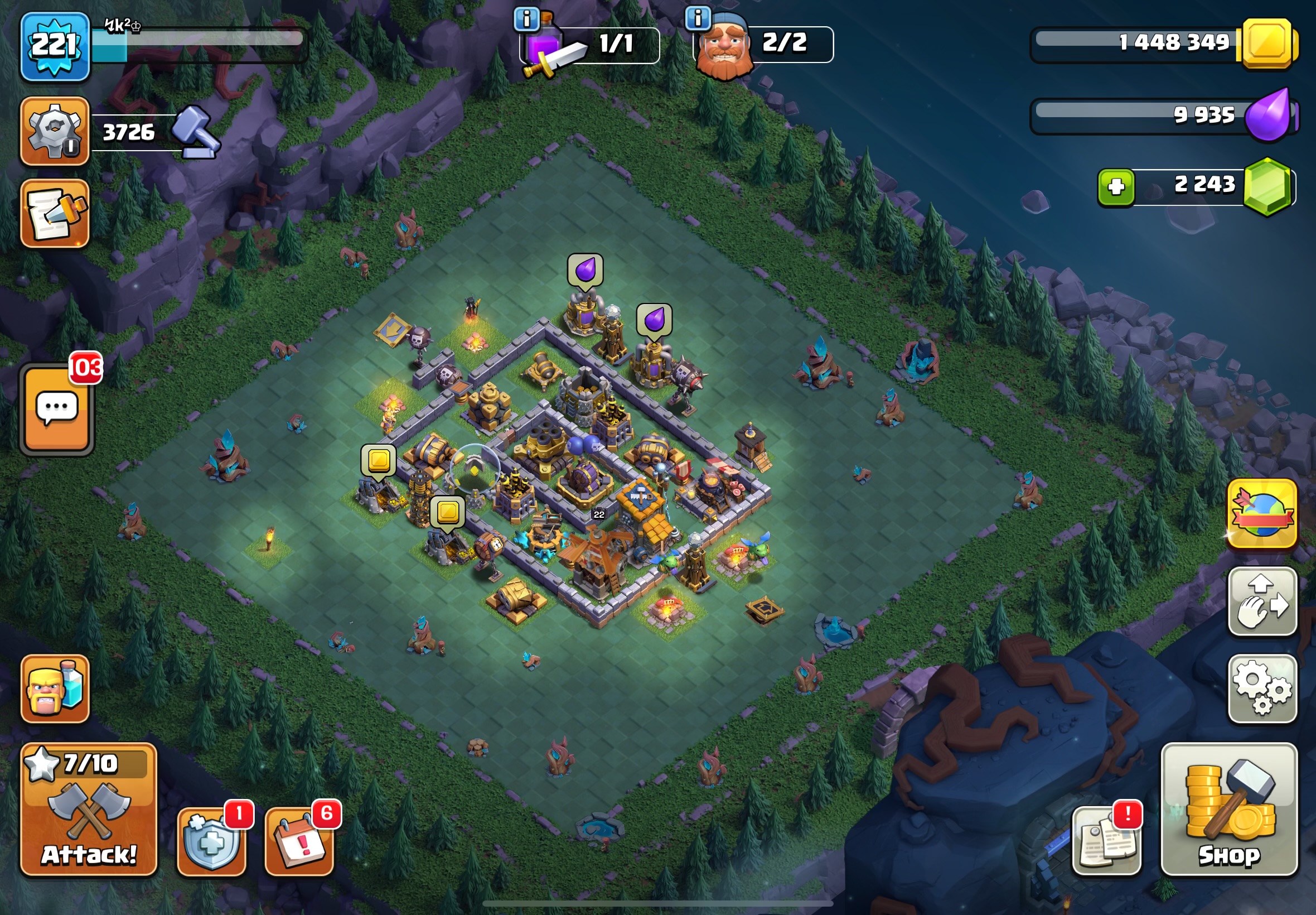Open the paper notes icon with alert

coord(1106,841)
